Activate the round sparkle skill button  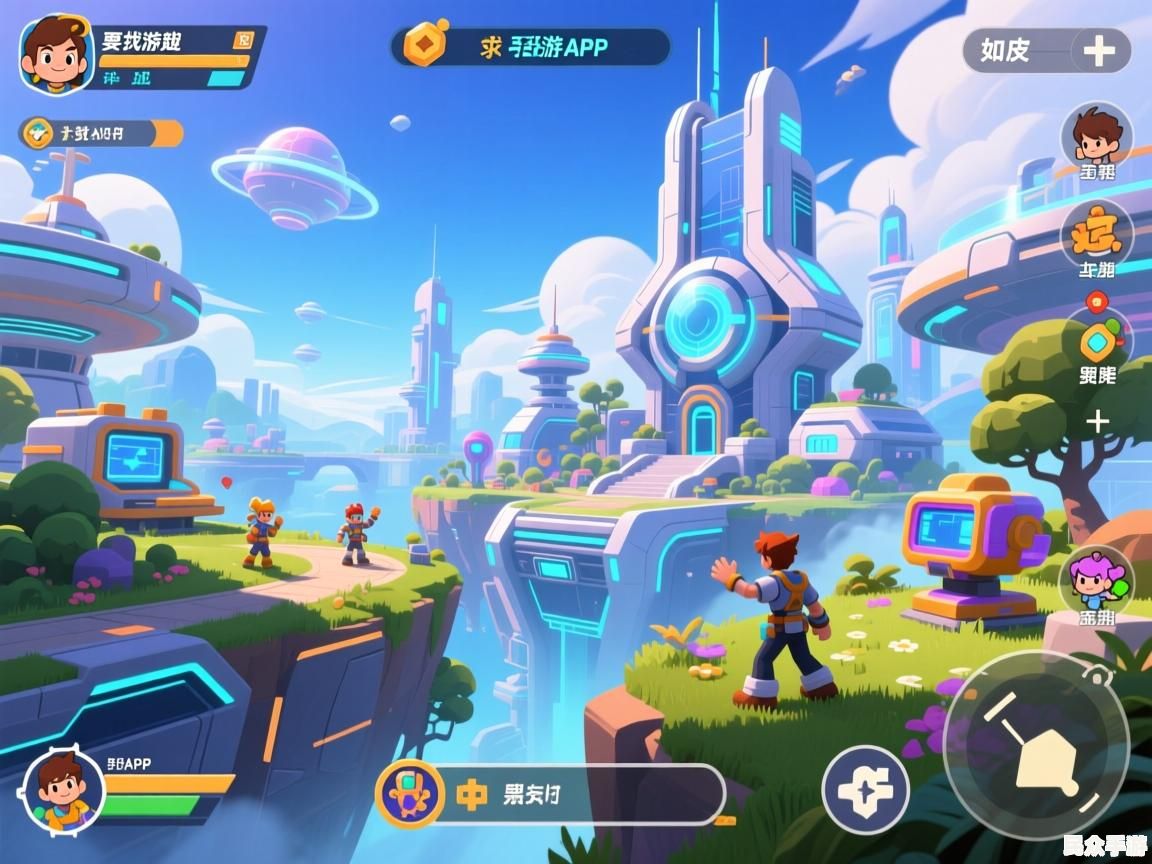pos(865,790)
